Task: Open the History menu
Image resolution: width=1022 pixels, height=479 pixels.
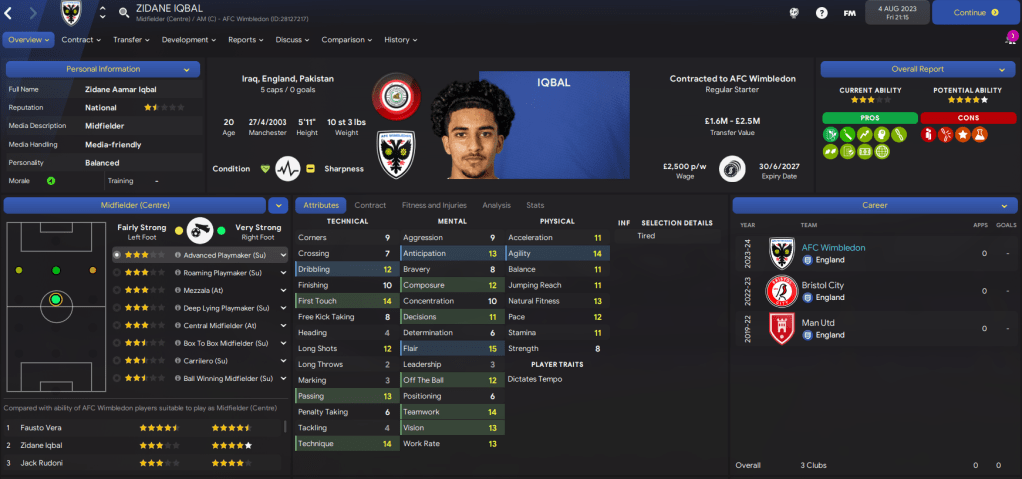Action: [x=400, y=40]
